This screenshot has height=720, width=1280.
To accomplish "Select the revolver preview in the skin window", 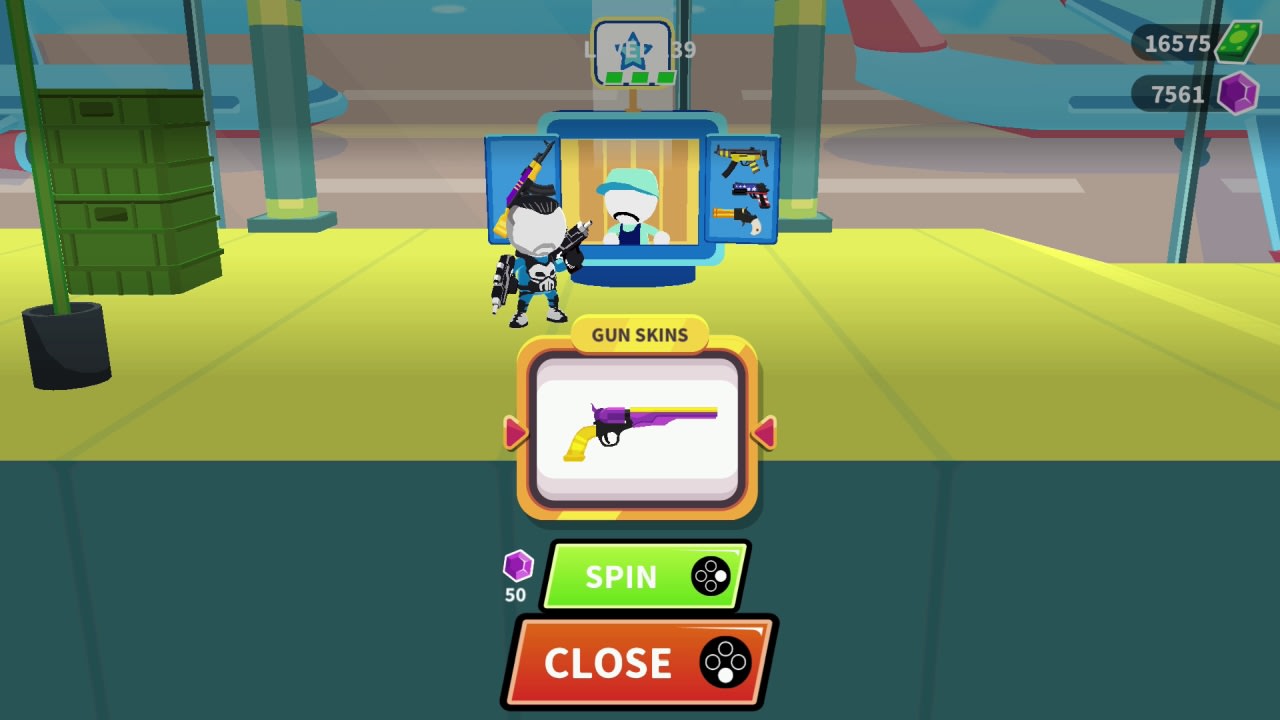I will [638, 428].
